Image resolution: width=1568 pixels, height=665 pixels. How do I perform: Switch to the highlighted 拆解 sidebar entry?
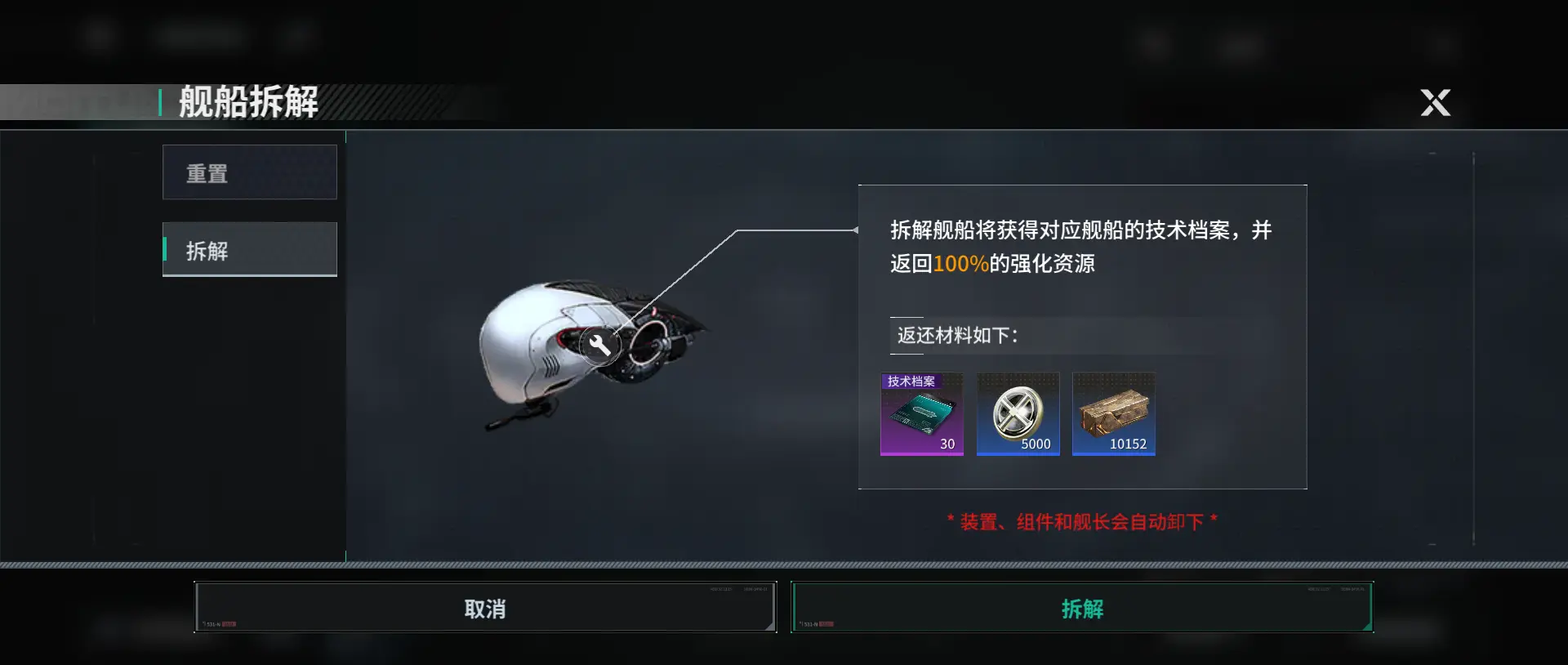[250, 249]
